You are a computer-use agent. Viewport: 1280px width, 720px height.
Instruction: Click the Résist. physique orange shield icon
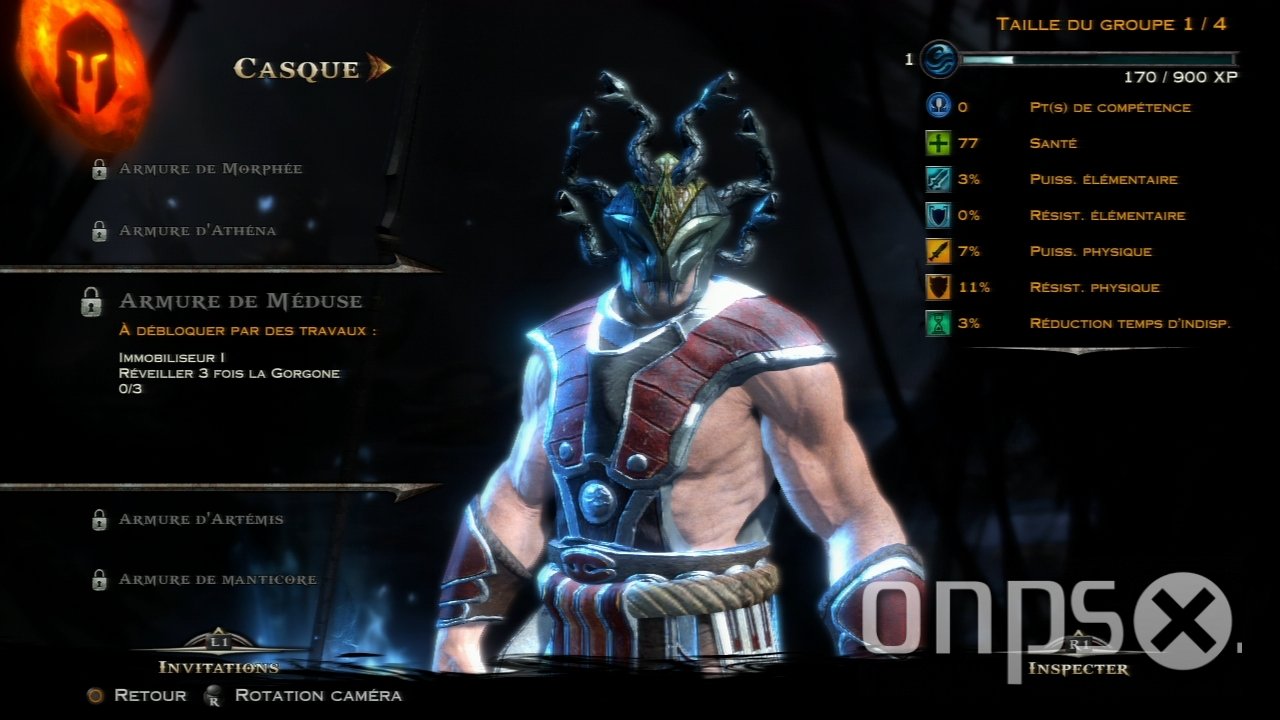click(x=938, y=287)
